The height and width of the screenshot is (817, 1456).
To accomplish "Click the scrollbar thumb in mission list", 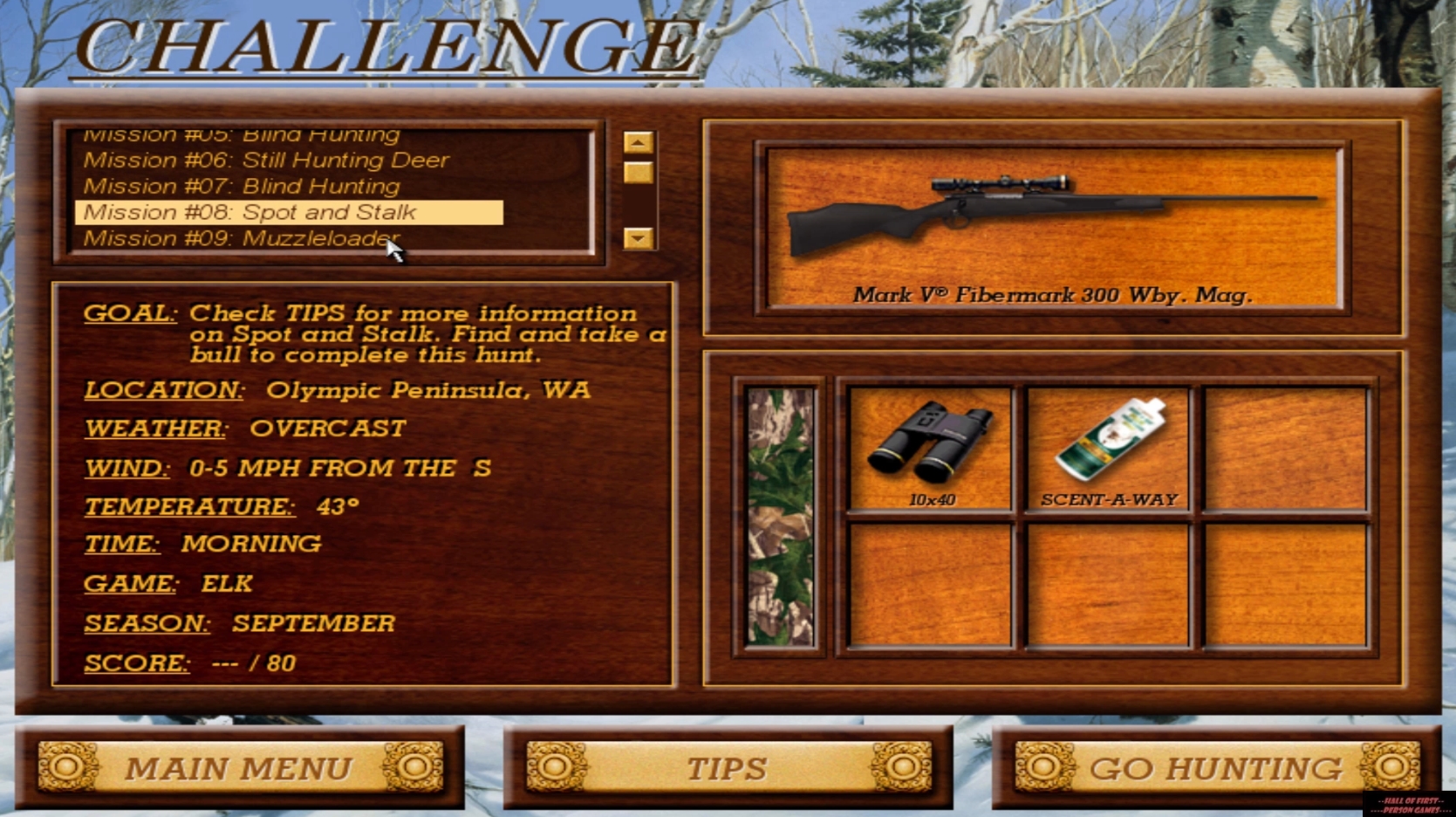I will 639,170.
